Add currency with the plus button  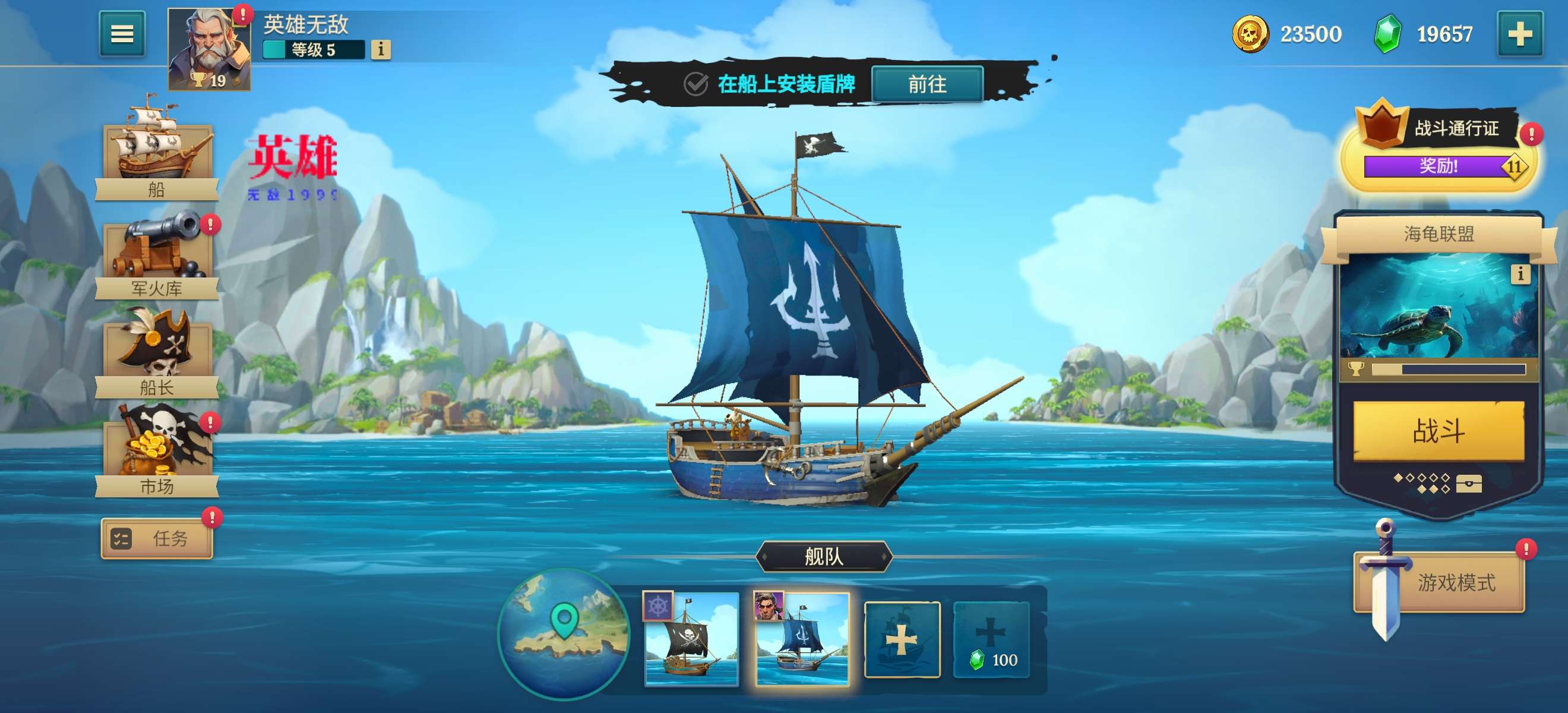1519,34
